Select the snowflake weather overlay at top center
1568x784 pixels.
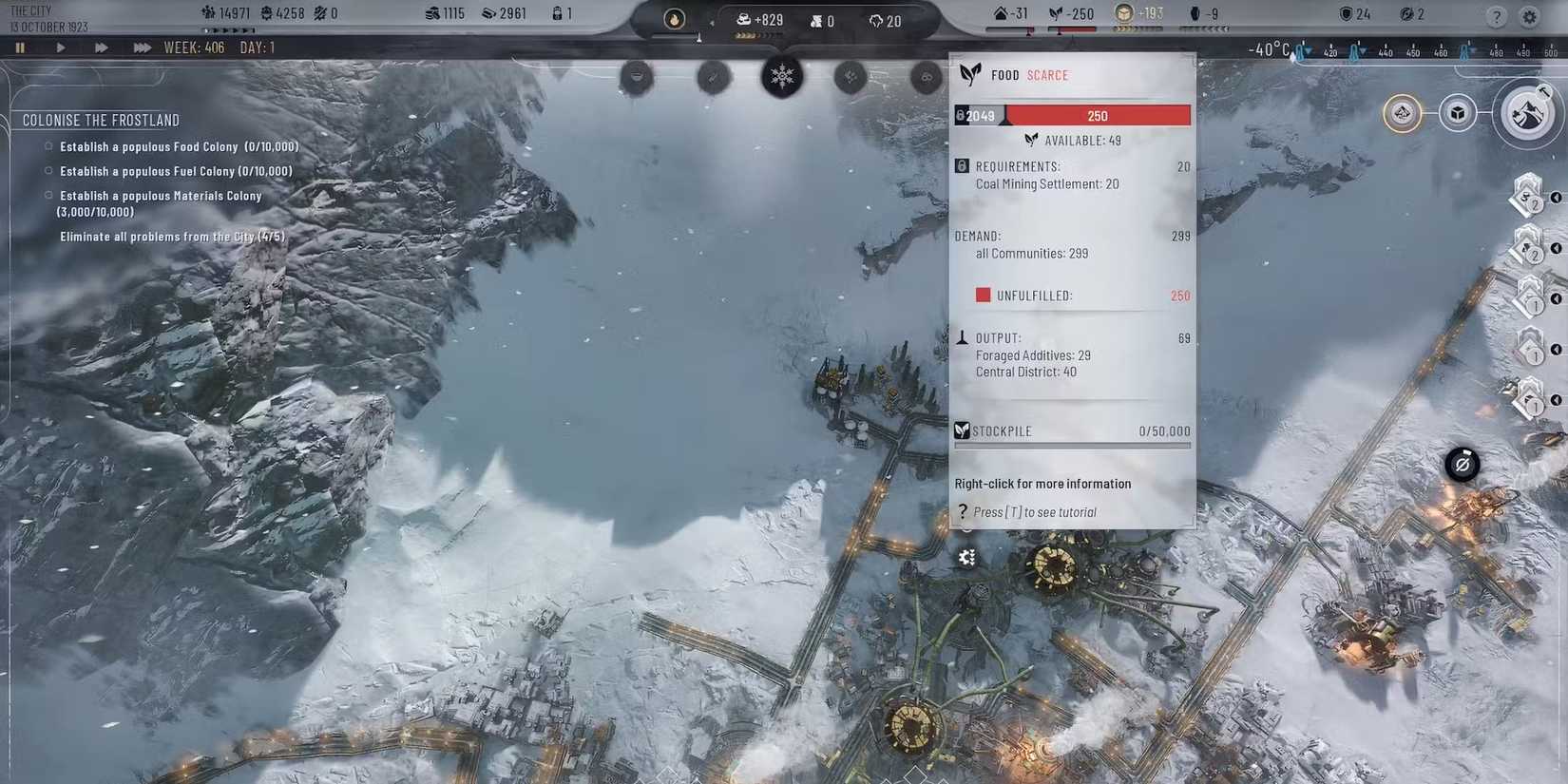(x=782, y=77)
